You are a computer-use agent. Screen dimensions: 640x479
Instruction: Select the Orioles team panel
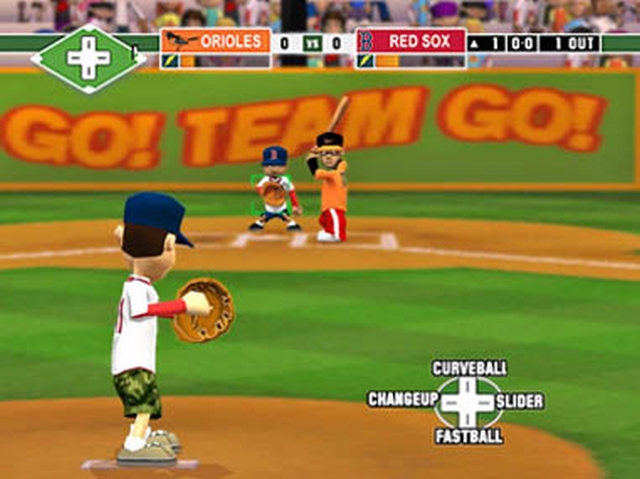[x=215, y=47]
